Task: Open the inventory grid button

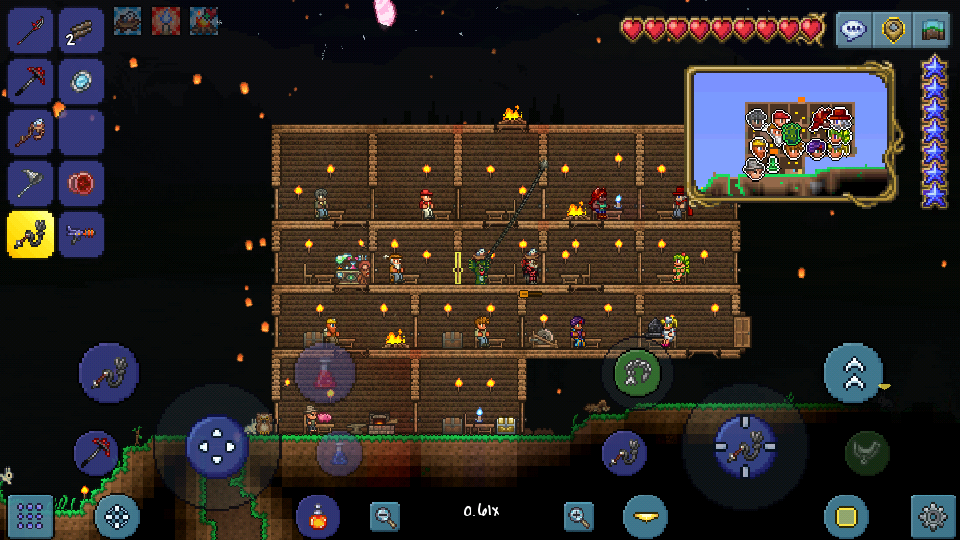Action: [30, 516]
